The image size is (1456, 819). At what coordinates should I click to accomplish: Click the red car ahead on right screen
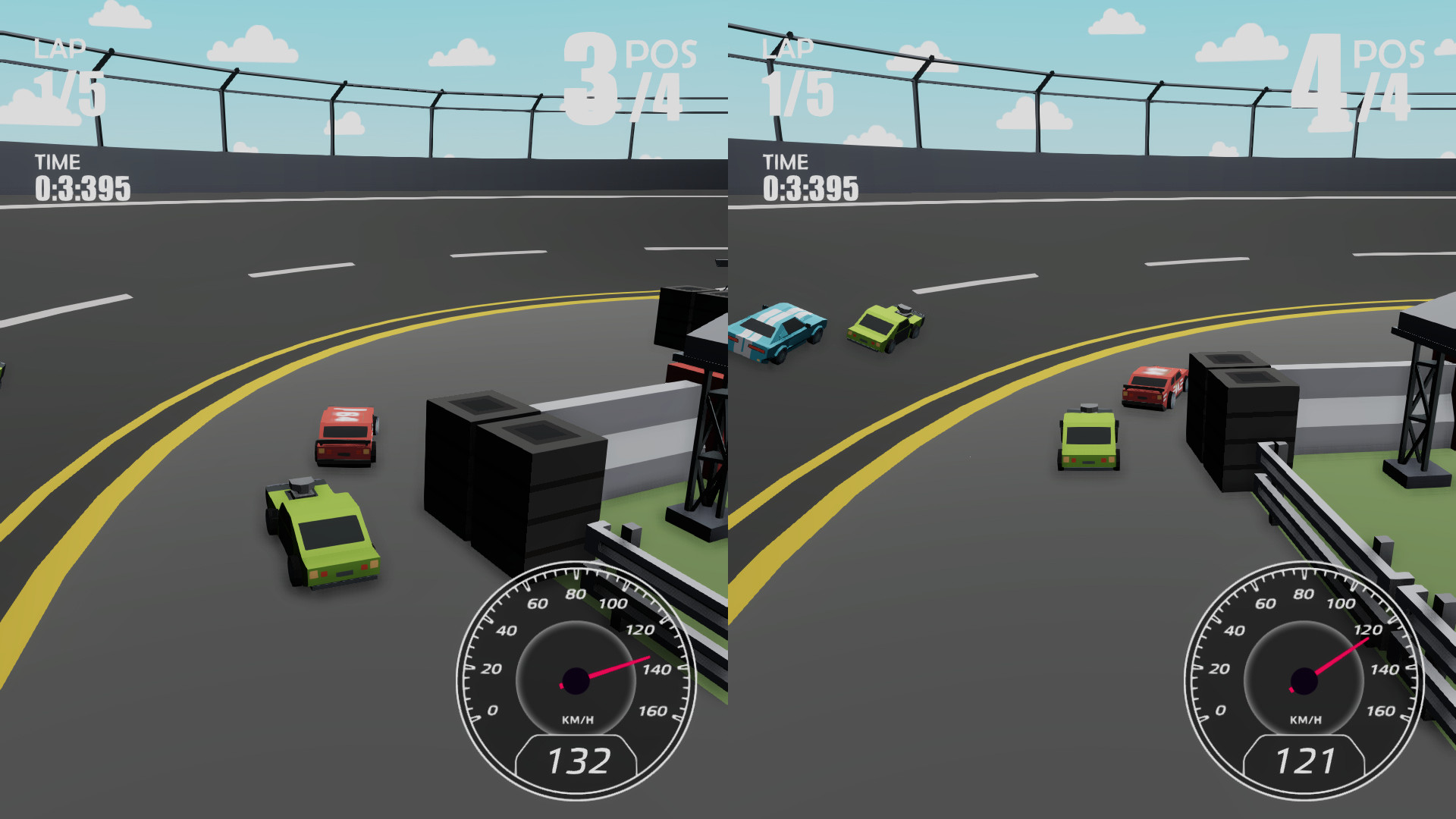point(1153,387)
